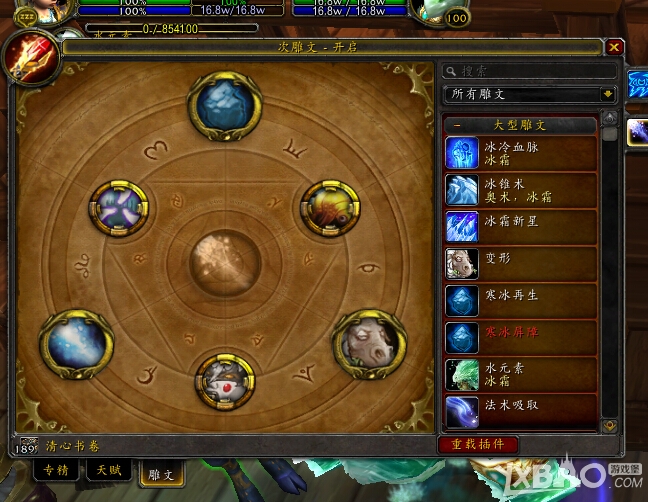
Task: Click the 重载插件 reload button
Action: [x=478, y=444]
